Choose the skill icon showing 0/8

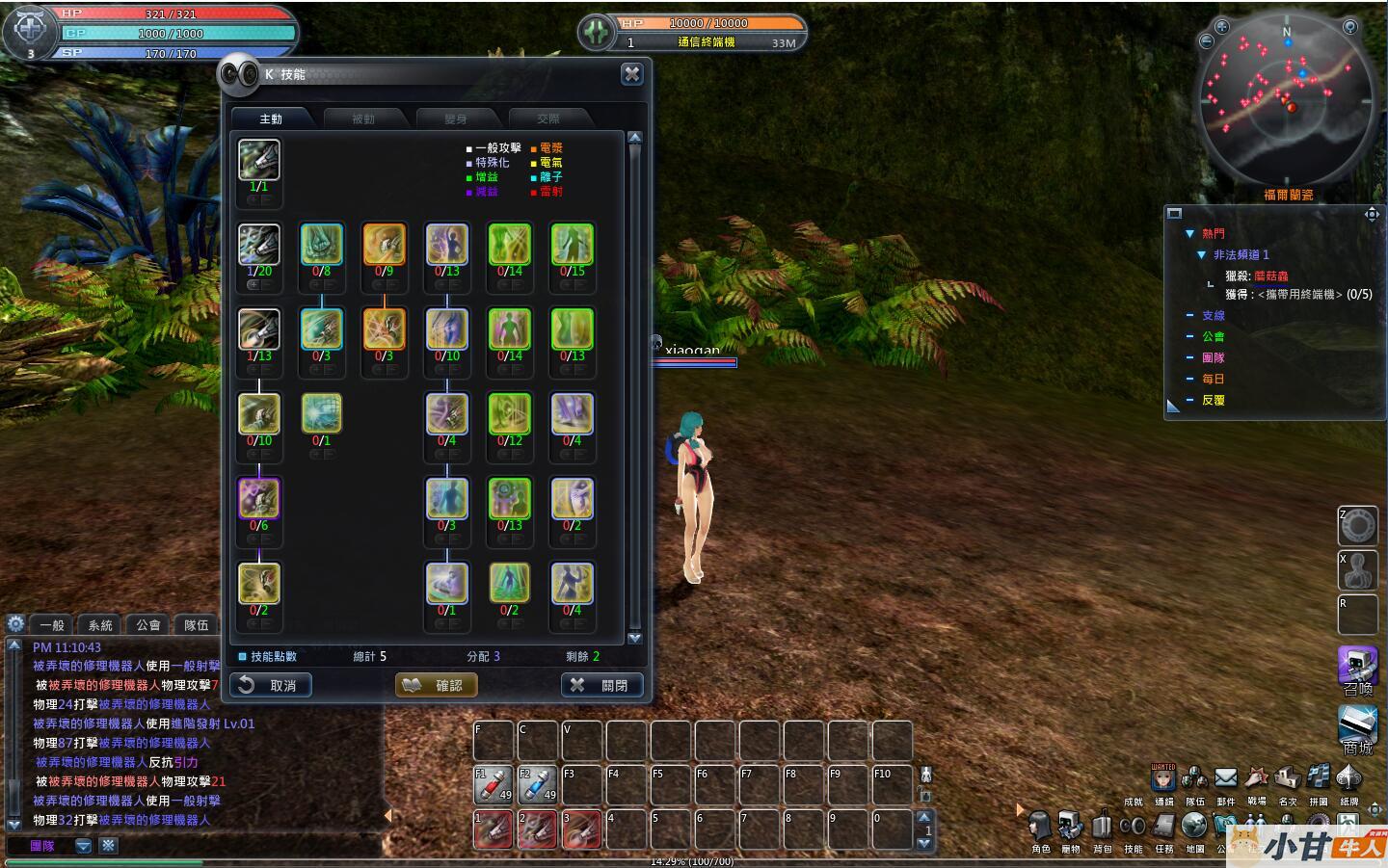pos(321,245)
